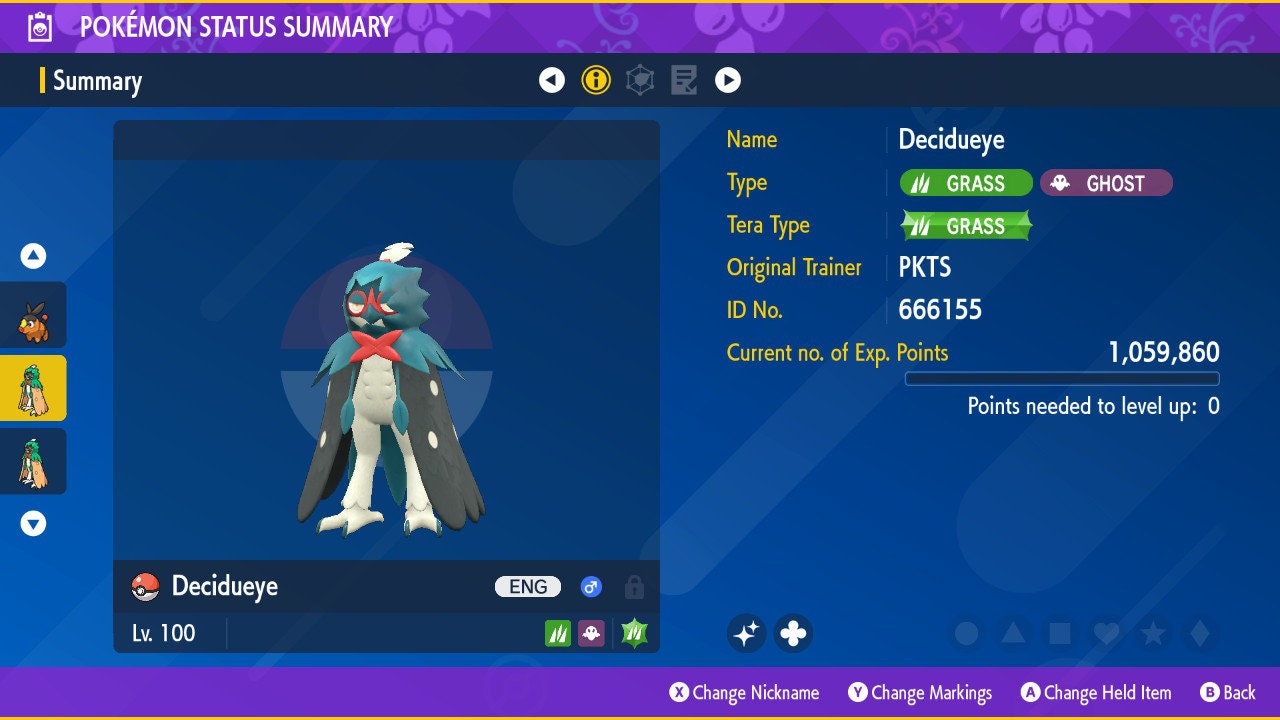Click the shiny sparkle icon

pyautogui.click(x=746, y=633)
